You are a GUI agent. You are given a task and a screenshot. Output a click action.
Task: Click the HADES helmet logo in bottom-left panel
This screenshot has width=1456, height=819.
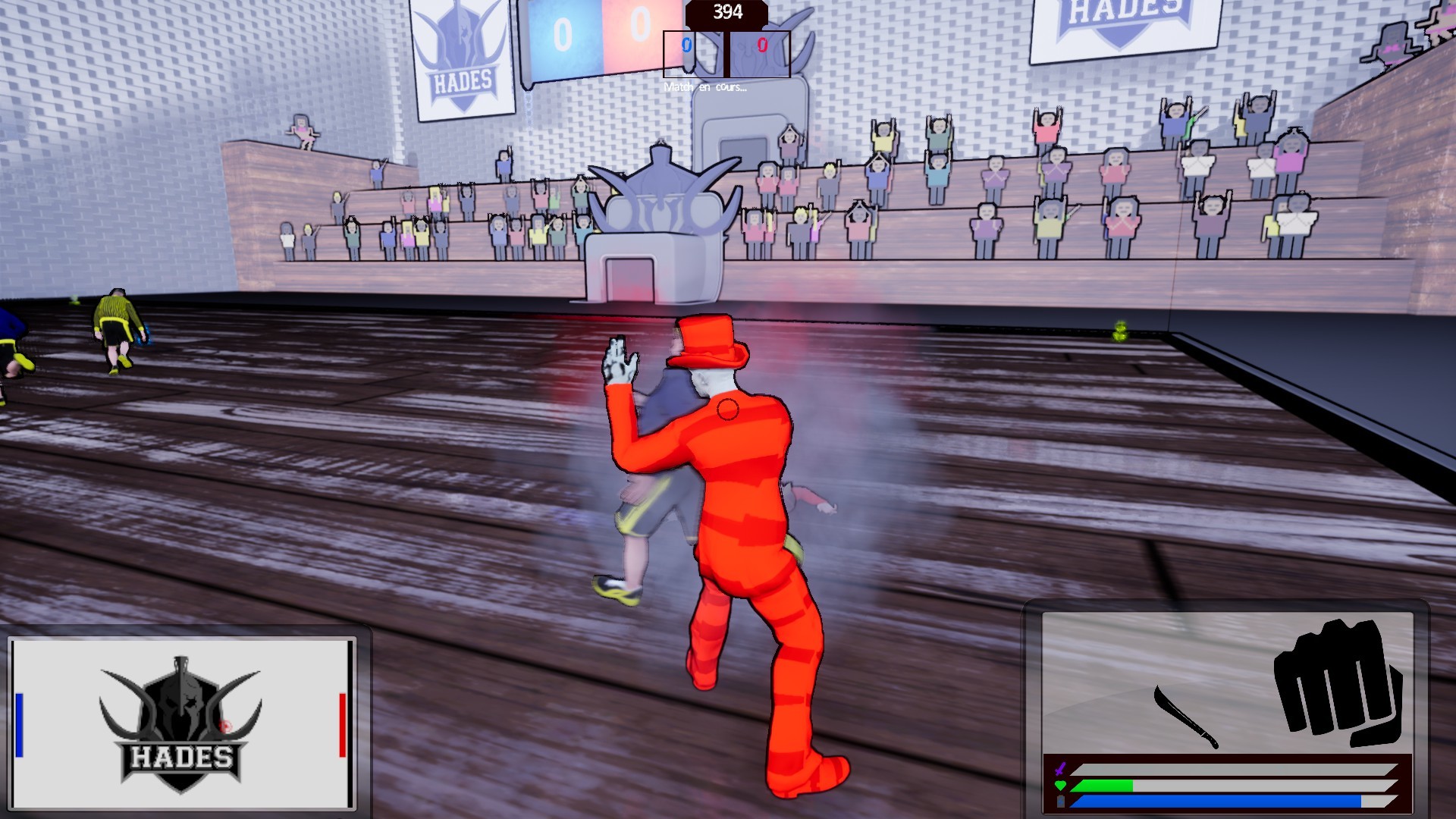tap(180, 719)
